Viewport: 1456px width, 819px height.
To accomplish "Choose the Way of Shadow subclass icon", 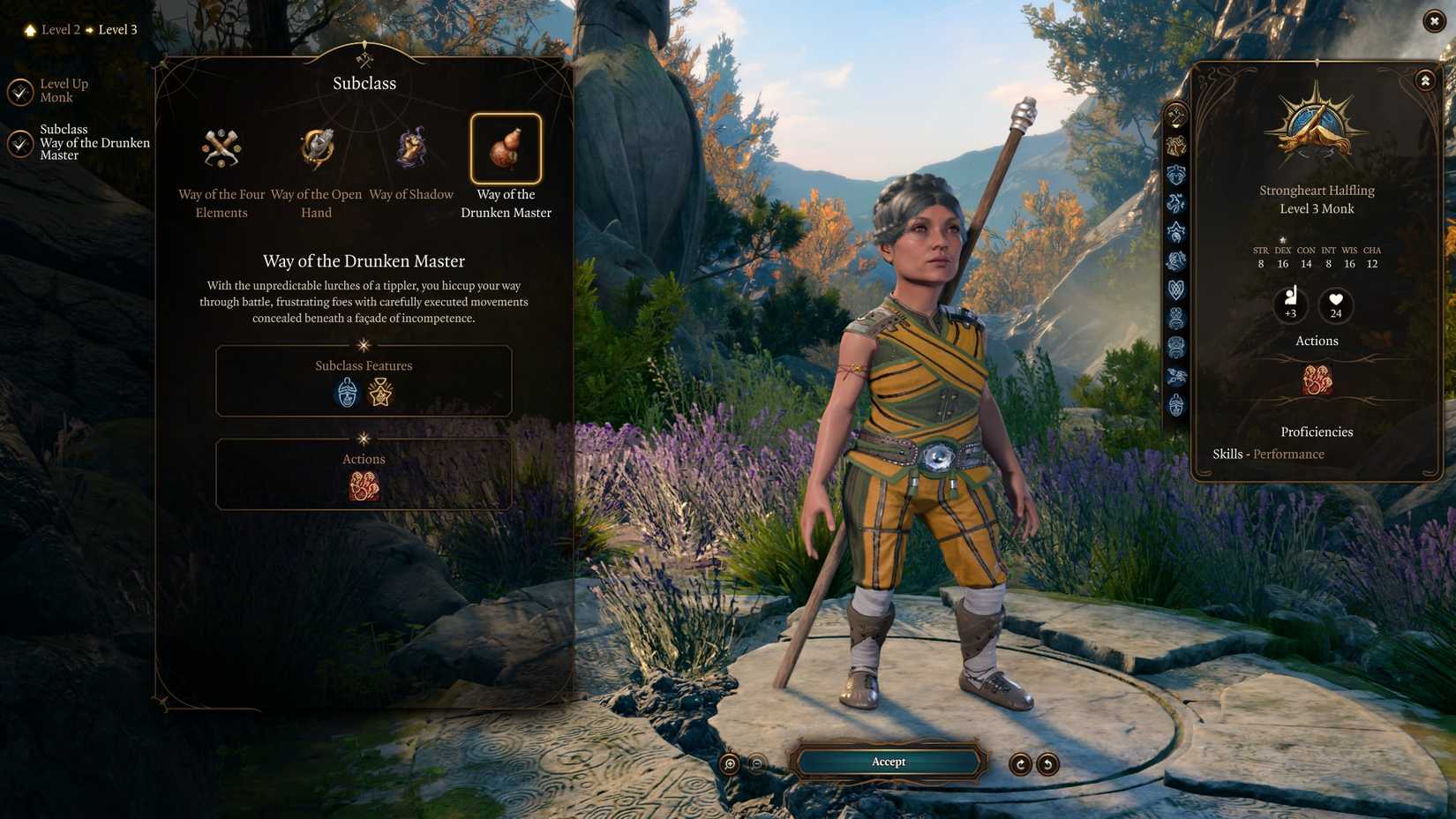I will tap(411, 148).
